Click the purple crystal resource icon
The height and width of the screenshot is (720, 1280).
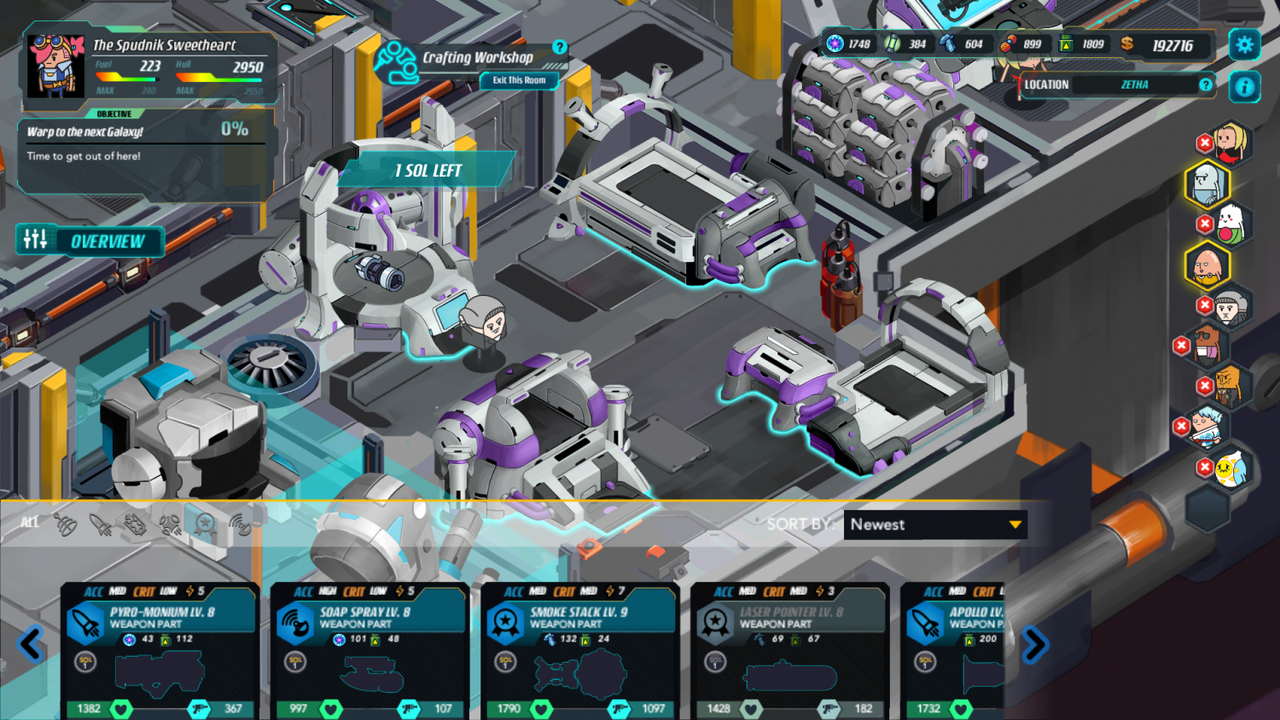[833, 43]
